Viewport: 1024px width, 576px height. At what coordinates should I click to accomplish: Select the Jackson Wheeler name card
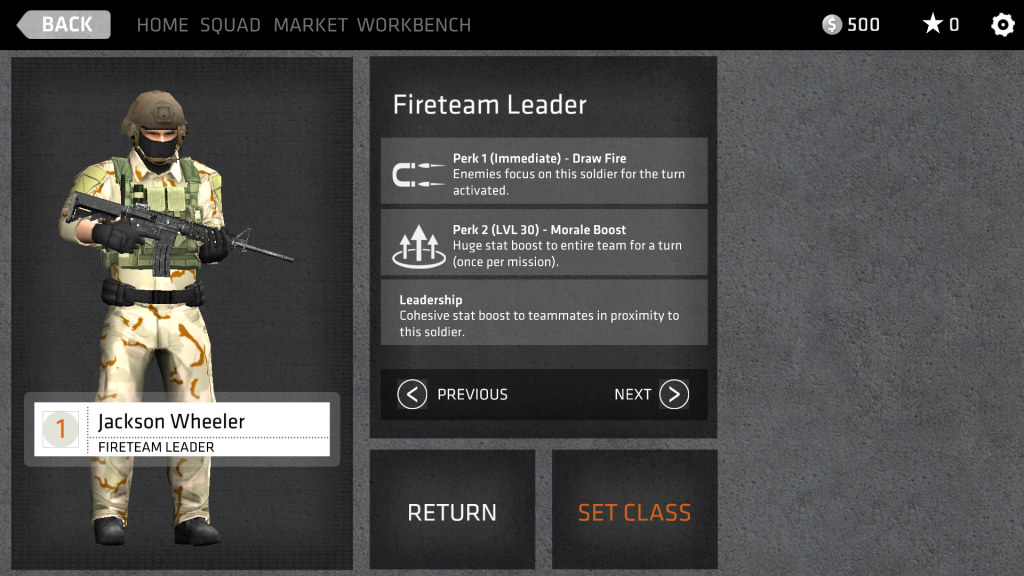[182, 430]
